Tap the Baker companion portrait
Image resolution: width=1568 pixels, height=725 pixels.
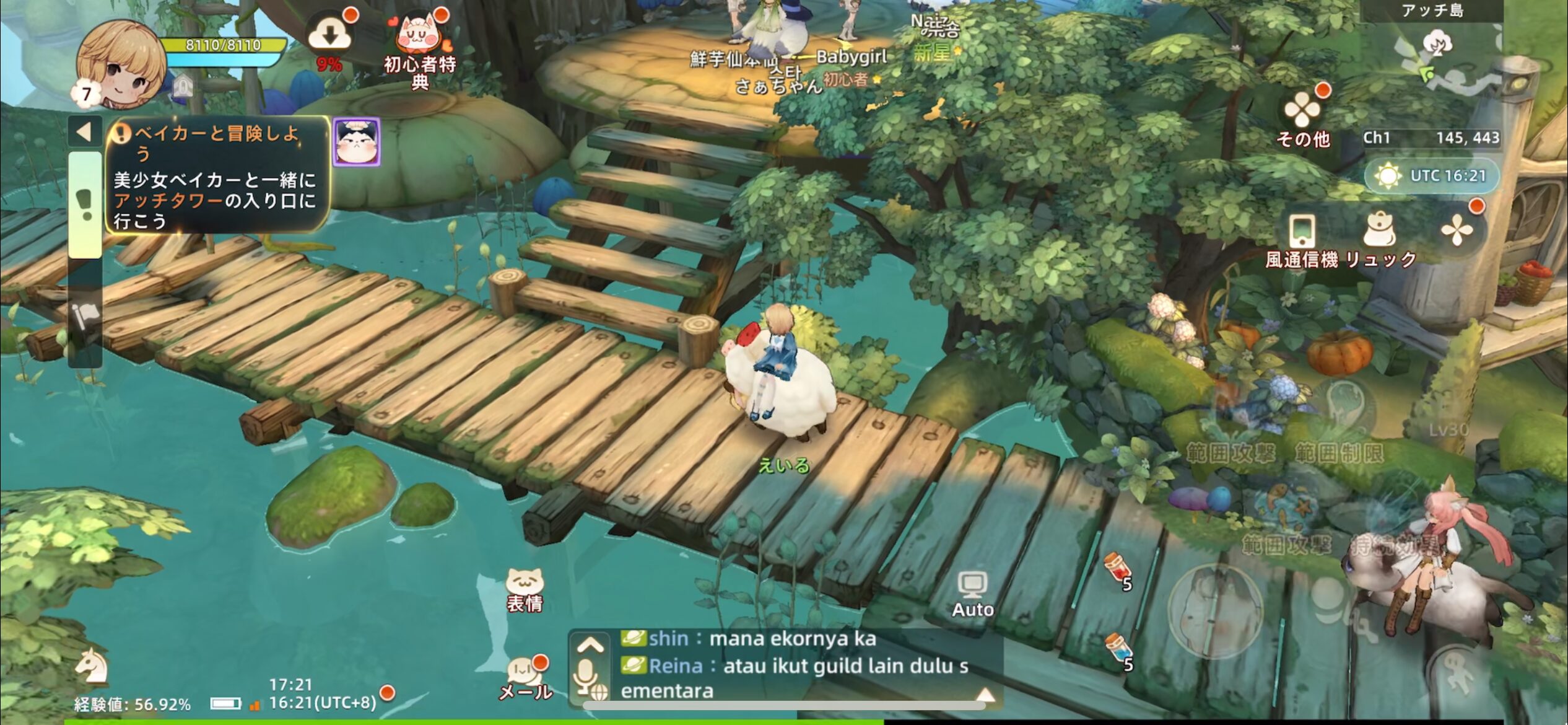[356, 143]
